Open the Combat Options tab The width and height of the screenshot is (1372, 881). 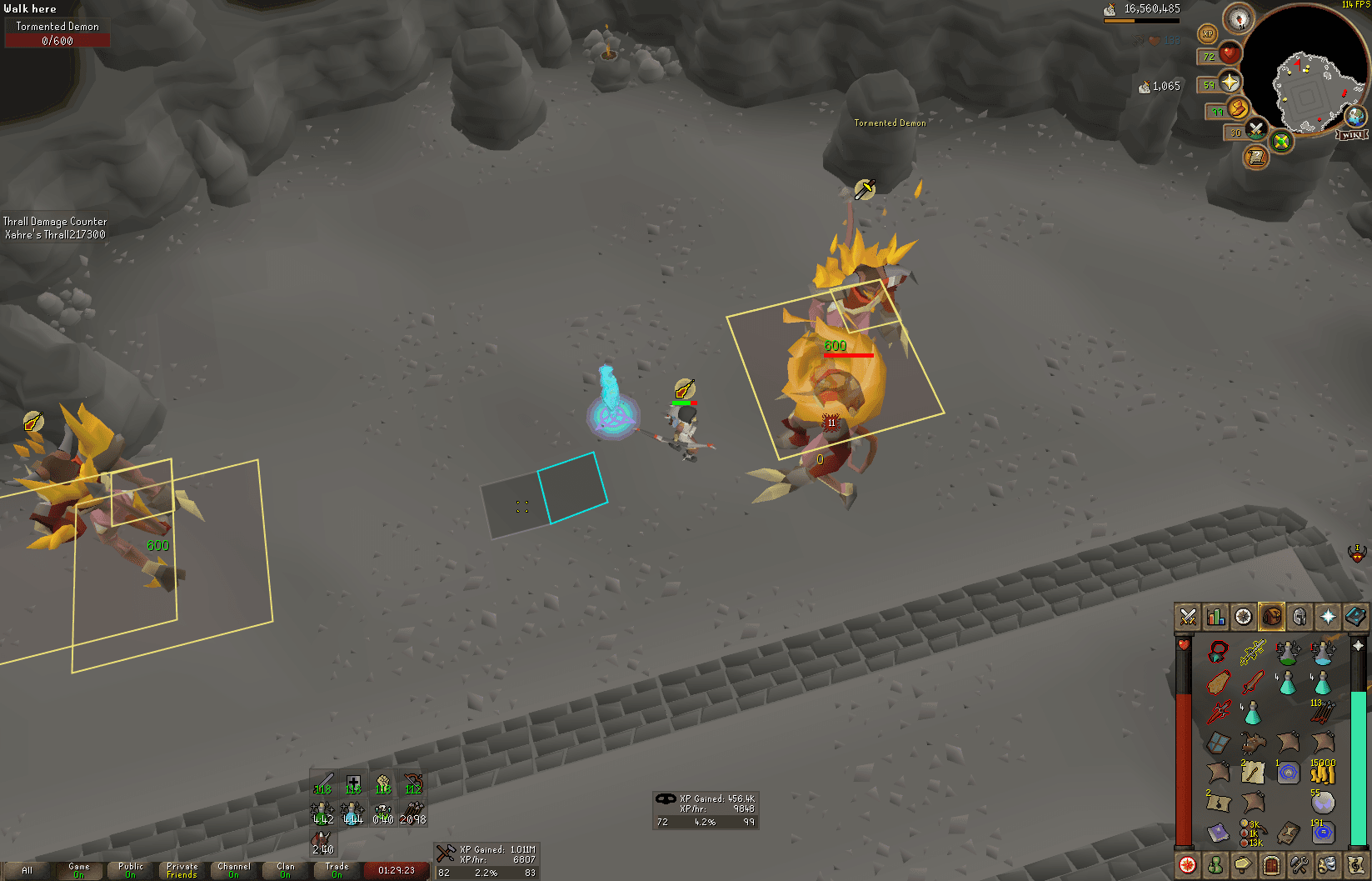point(1186,617)
